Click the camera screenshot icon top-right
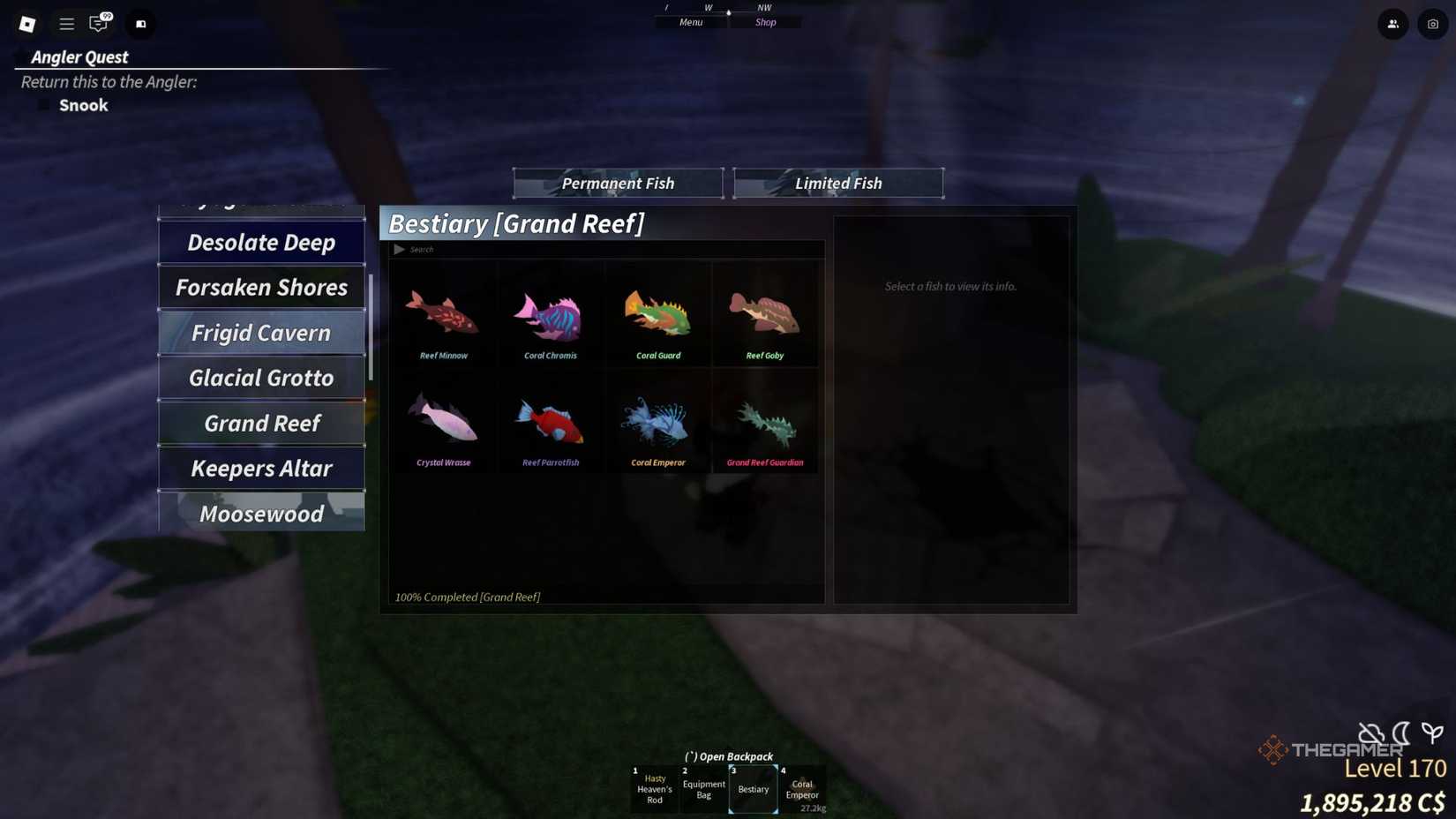 point(1431,24)
